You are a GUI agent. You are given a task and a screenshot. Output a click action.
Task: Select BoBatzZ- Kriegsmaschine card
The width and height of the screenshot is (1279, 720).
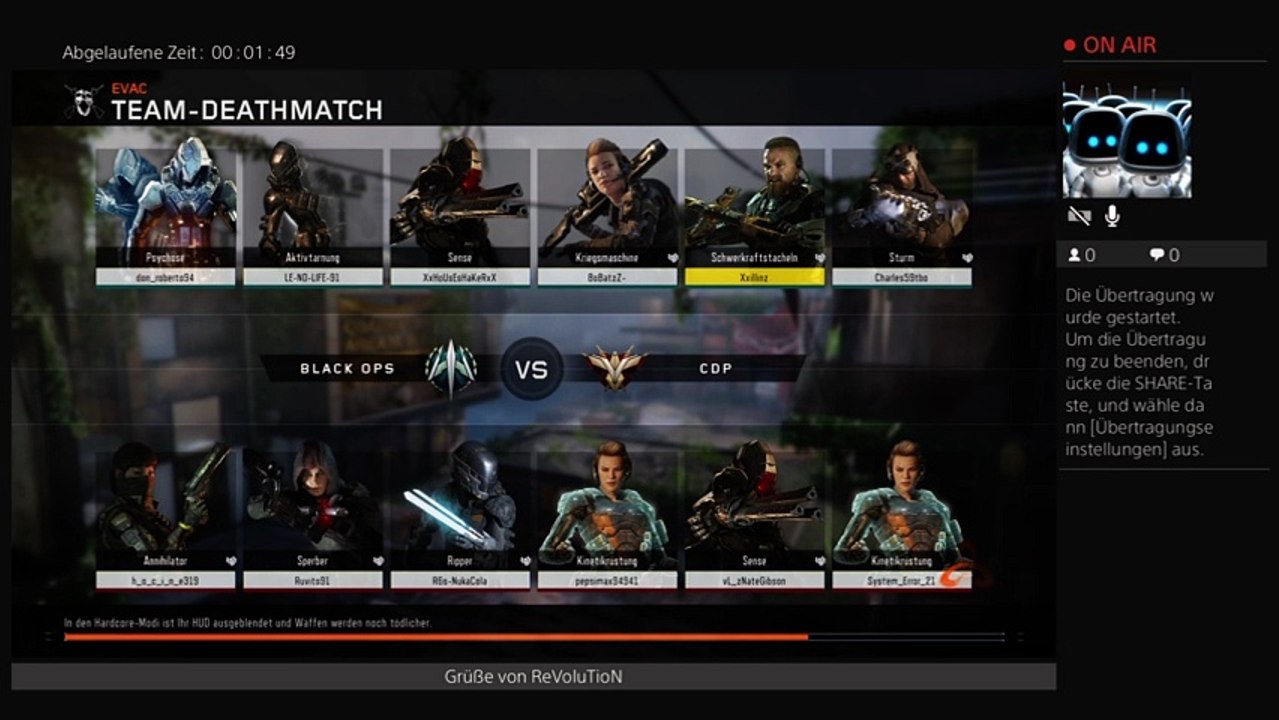pos(607,215)
